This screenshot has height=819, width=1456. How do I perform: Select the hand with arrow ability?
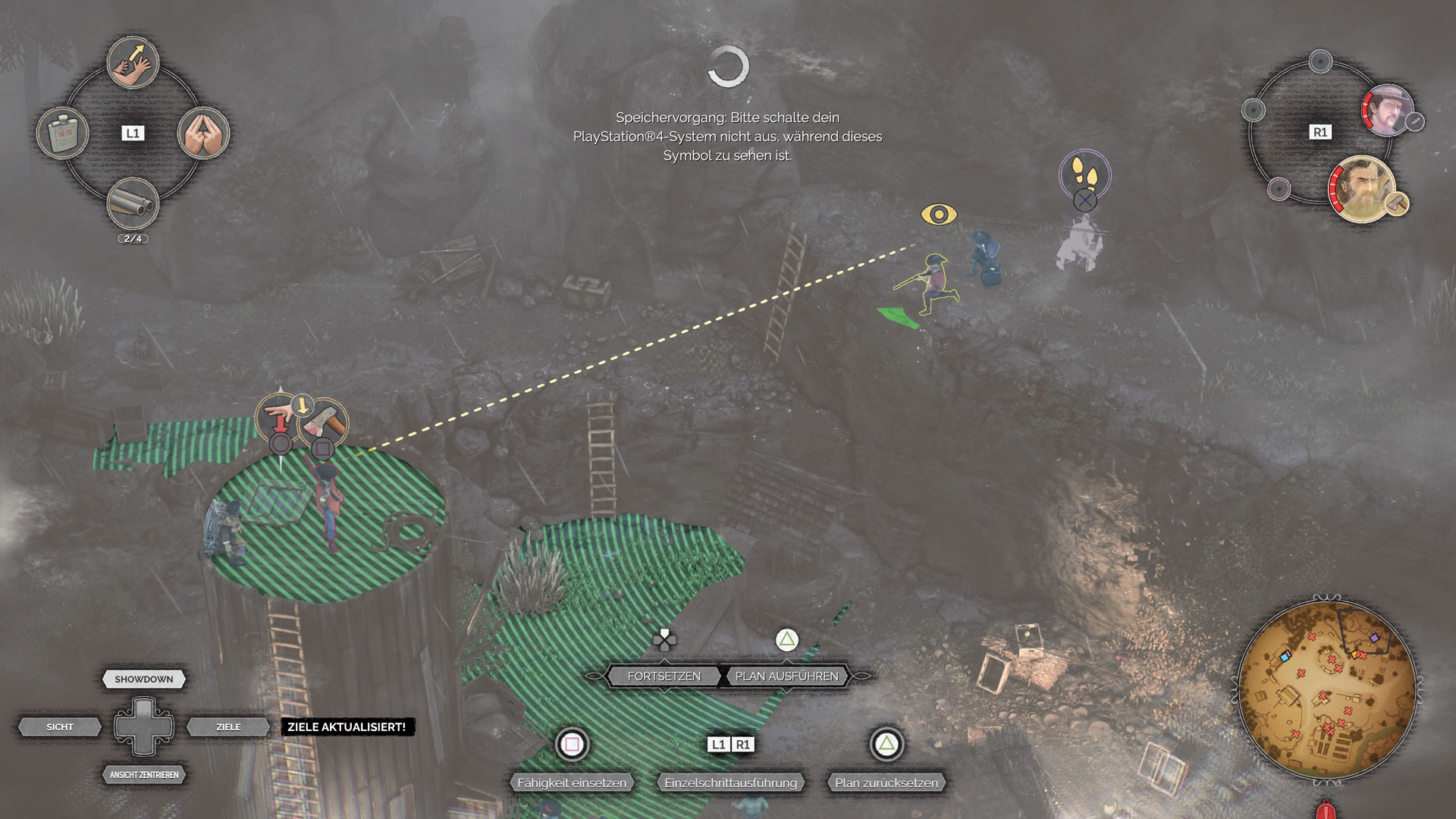point(133,63)
